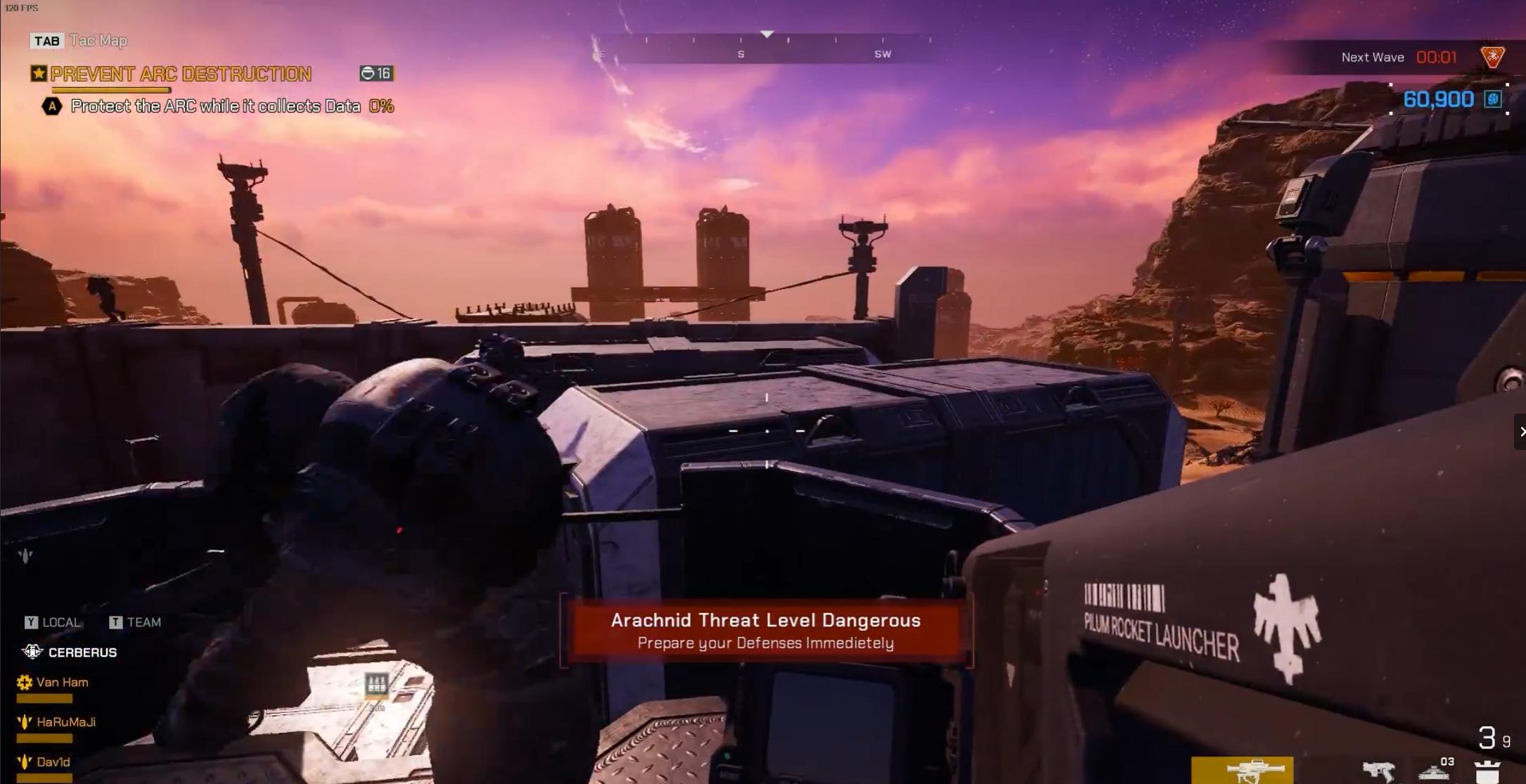
Task: Click the Arachnid threat emblem icon
Action: [x=1492, y=57]
